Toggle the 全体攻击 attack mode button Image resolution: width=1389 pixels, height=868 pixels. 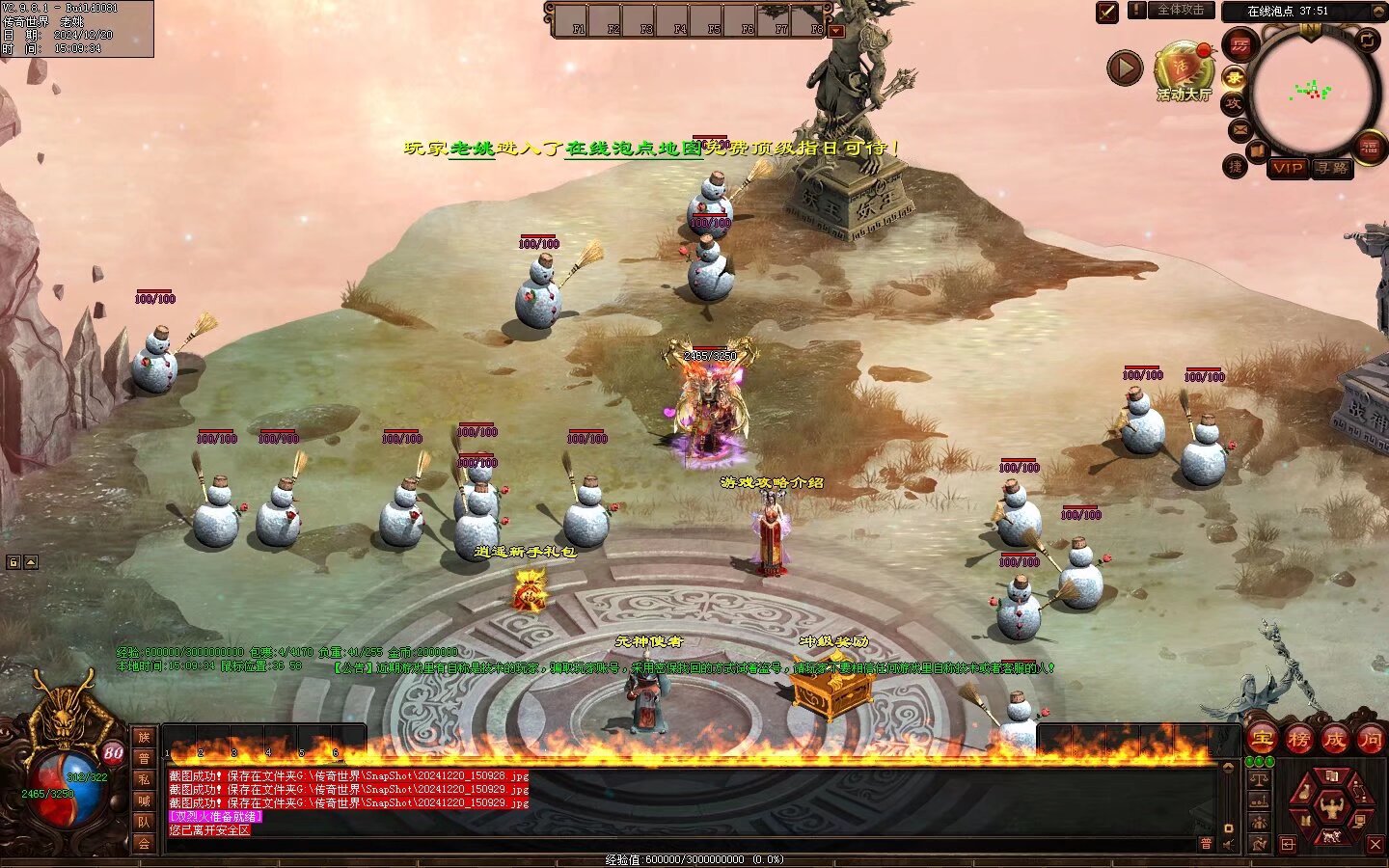[1181, 10]
